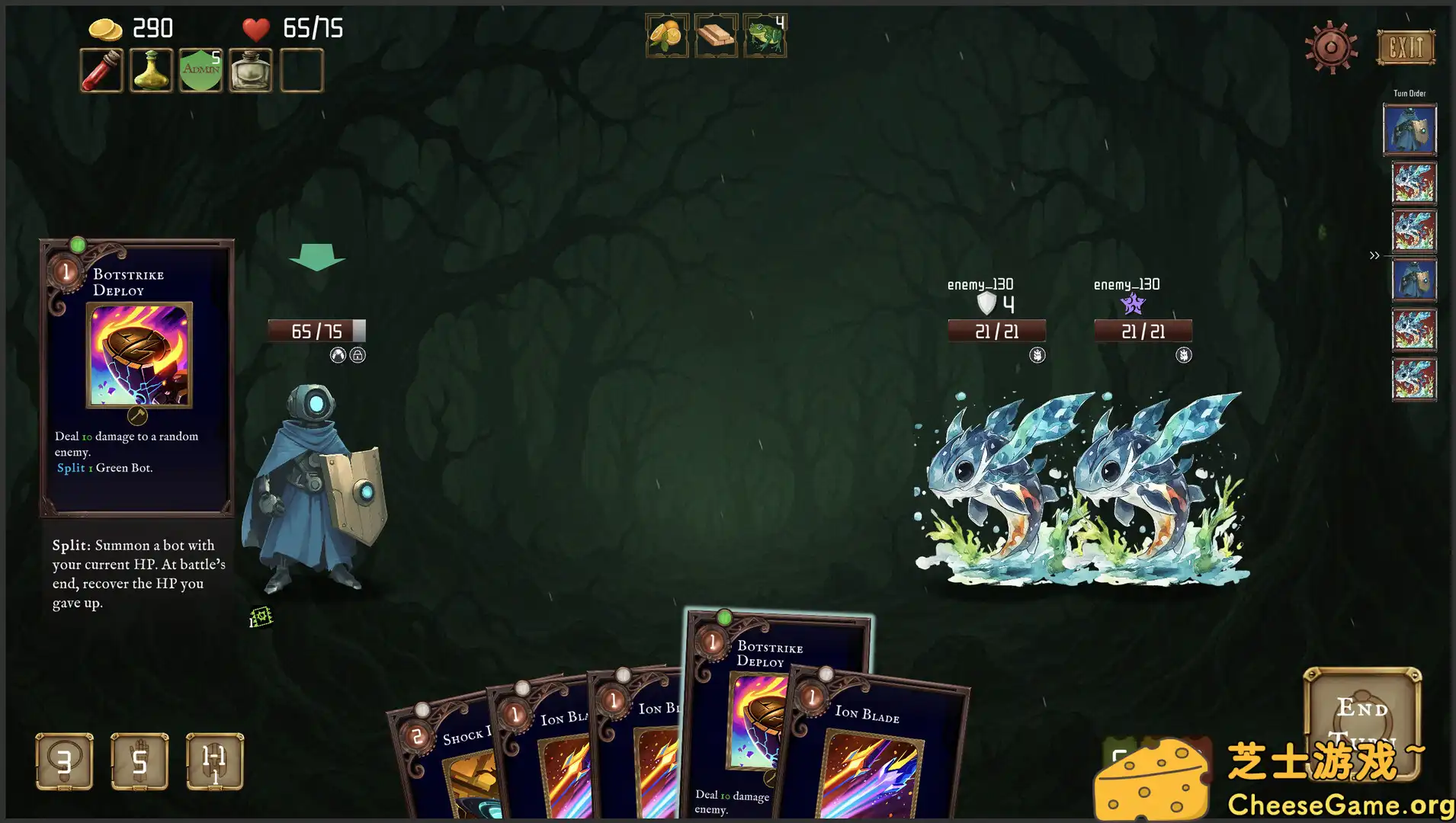The width and height of the screenshot is (1456, 823).
Task: Expand the Turn Order panel with the chevrons
Action: click(x=1374, y=255)
